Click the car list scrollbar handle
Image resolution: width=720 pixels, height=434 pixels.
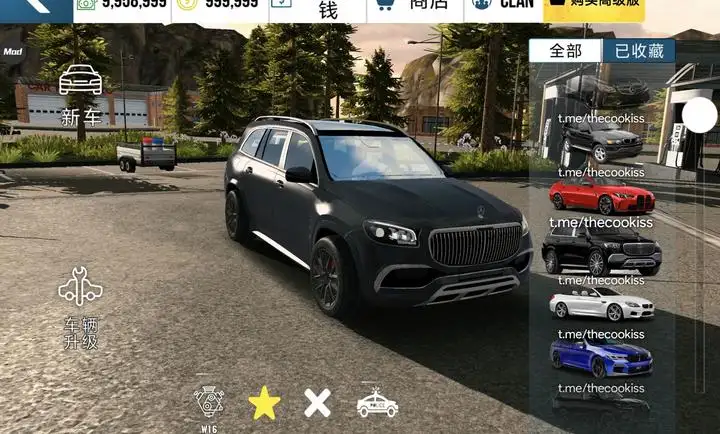(x=700, y=116)
